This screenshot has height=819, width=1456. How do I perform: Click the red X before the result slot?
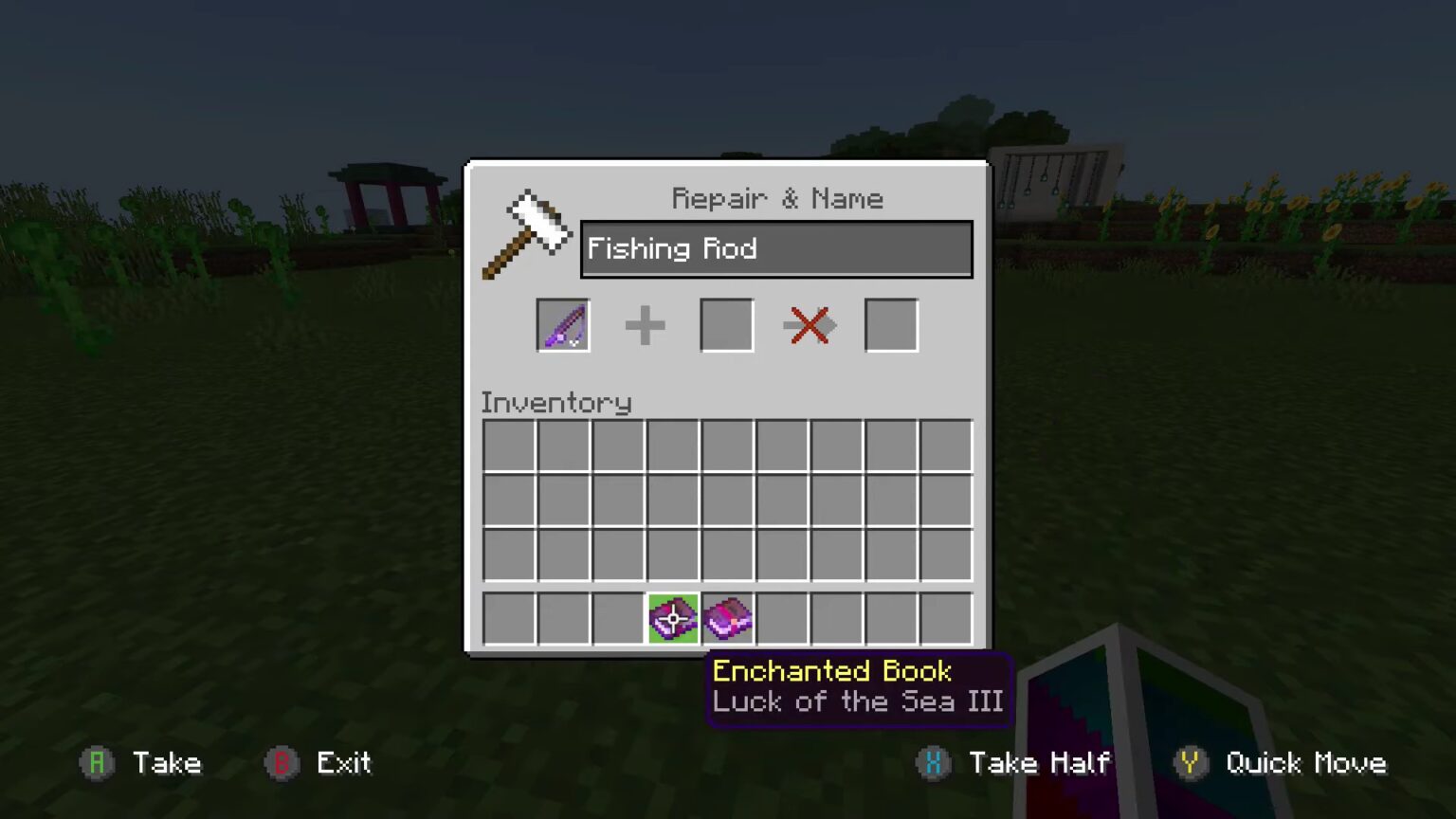pyautogui.click(x=809, y=325)
